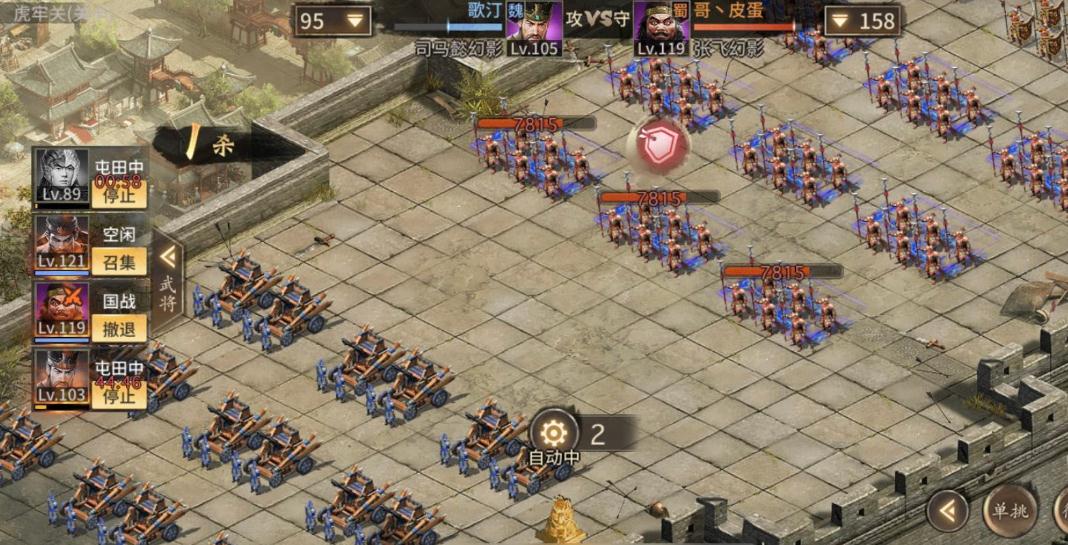
Task: Click the round left-arrow button beside 单挑
Action: coord(947,511)
